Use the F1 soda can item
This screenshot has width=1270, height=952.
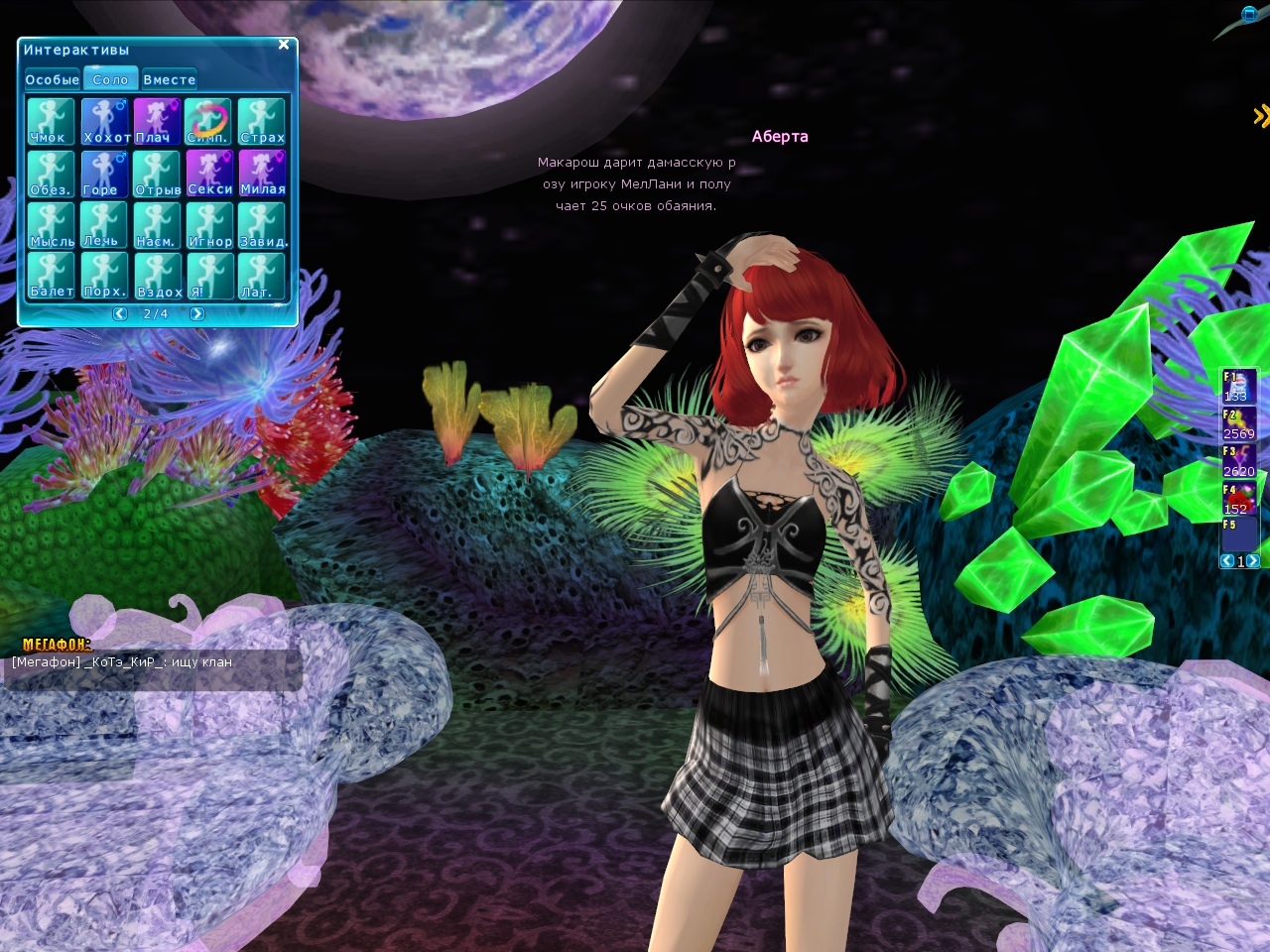click(x=1239, y=386)
